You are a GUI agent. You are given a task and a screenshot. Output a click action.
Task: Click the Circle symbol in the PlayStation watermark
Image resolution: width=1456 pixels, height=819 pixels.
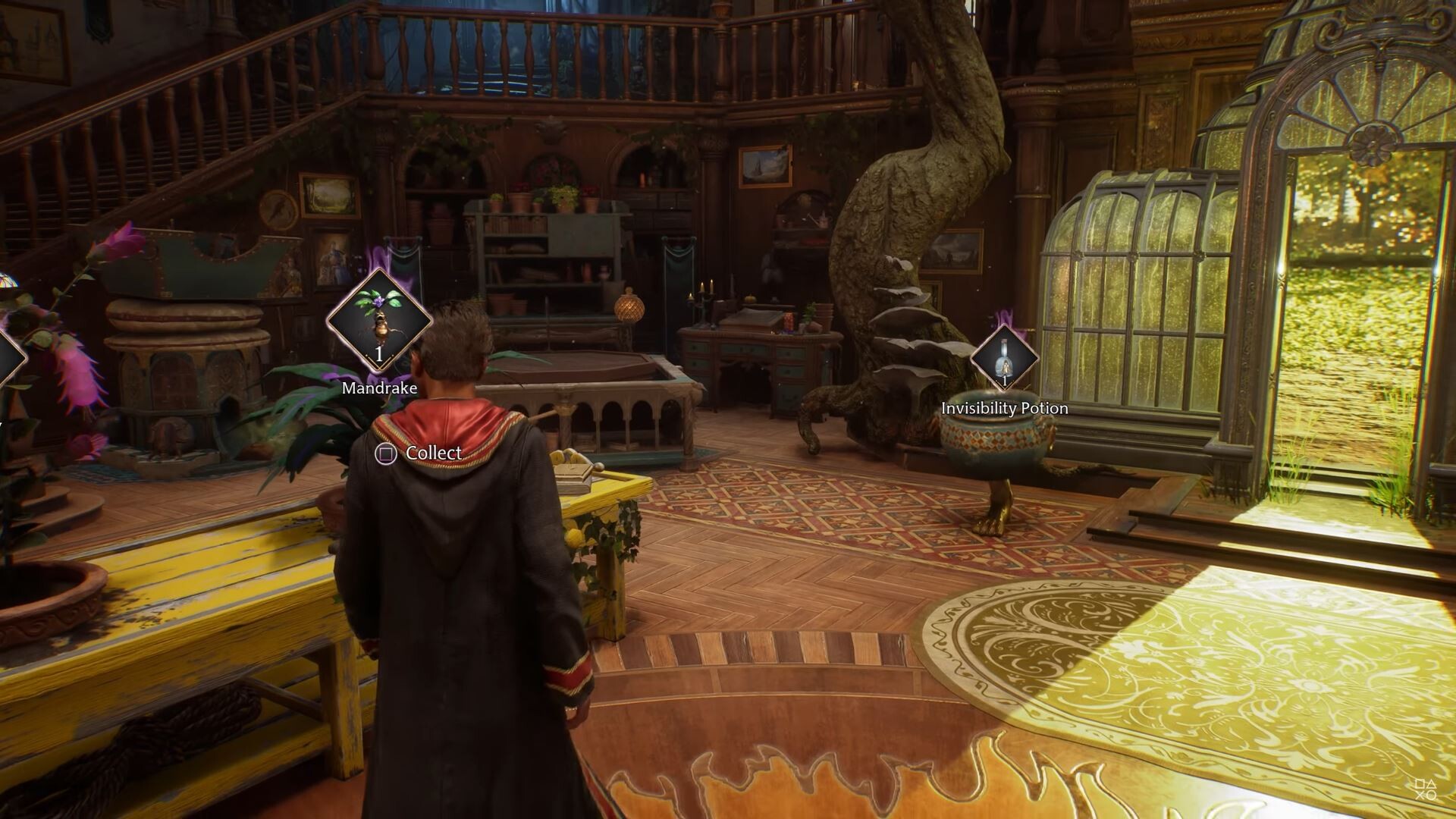click(1431, 795)
